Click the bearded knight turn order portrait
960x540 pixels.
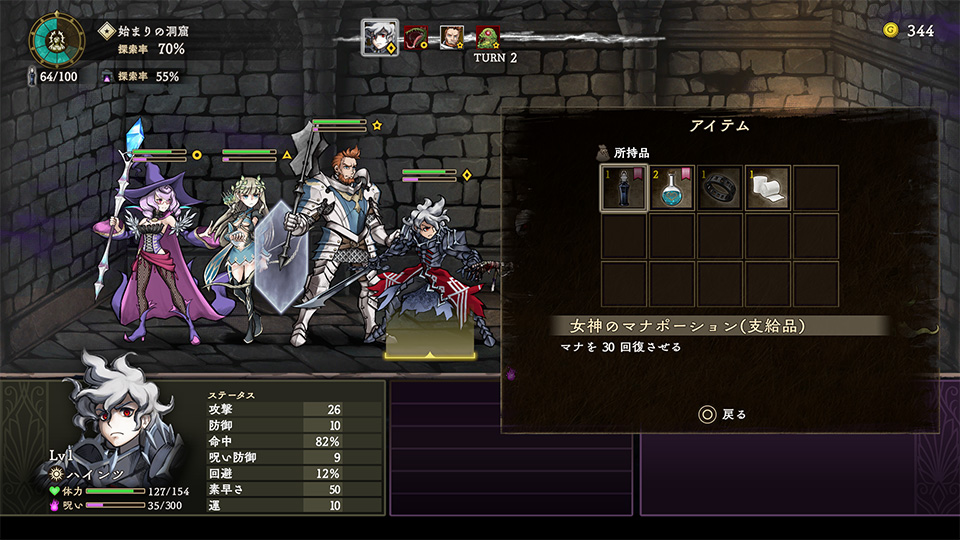tap(452, 38)
